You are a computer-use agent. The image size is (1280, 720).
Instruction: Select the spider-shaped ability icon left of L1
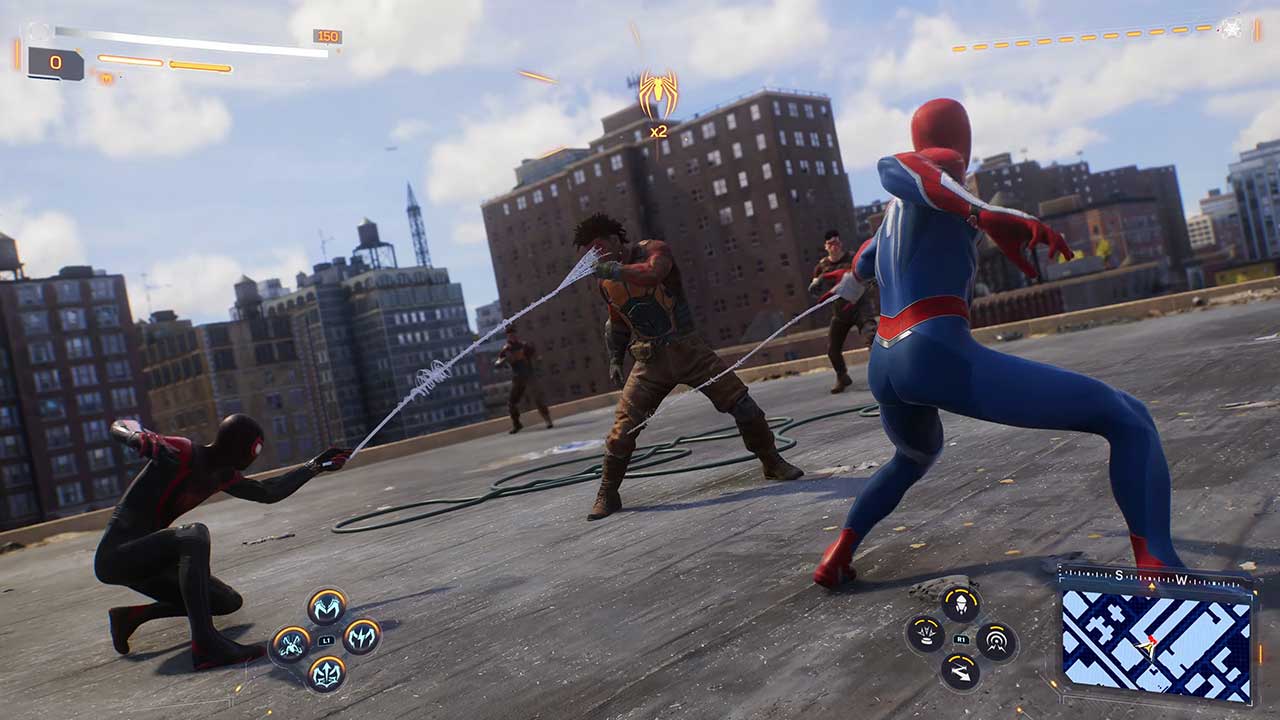290,644
